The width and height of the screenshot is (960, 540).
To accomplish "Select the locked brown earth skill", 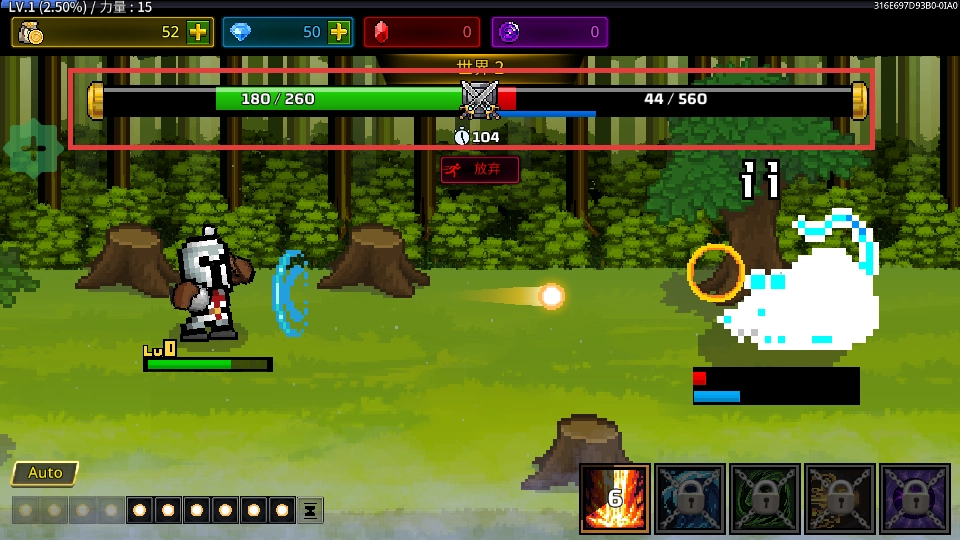I will (840, 498).
